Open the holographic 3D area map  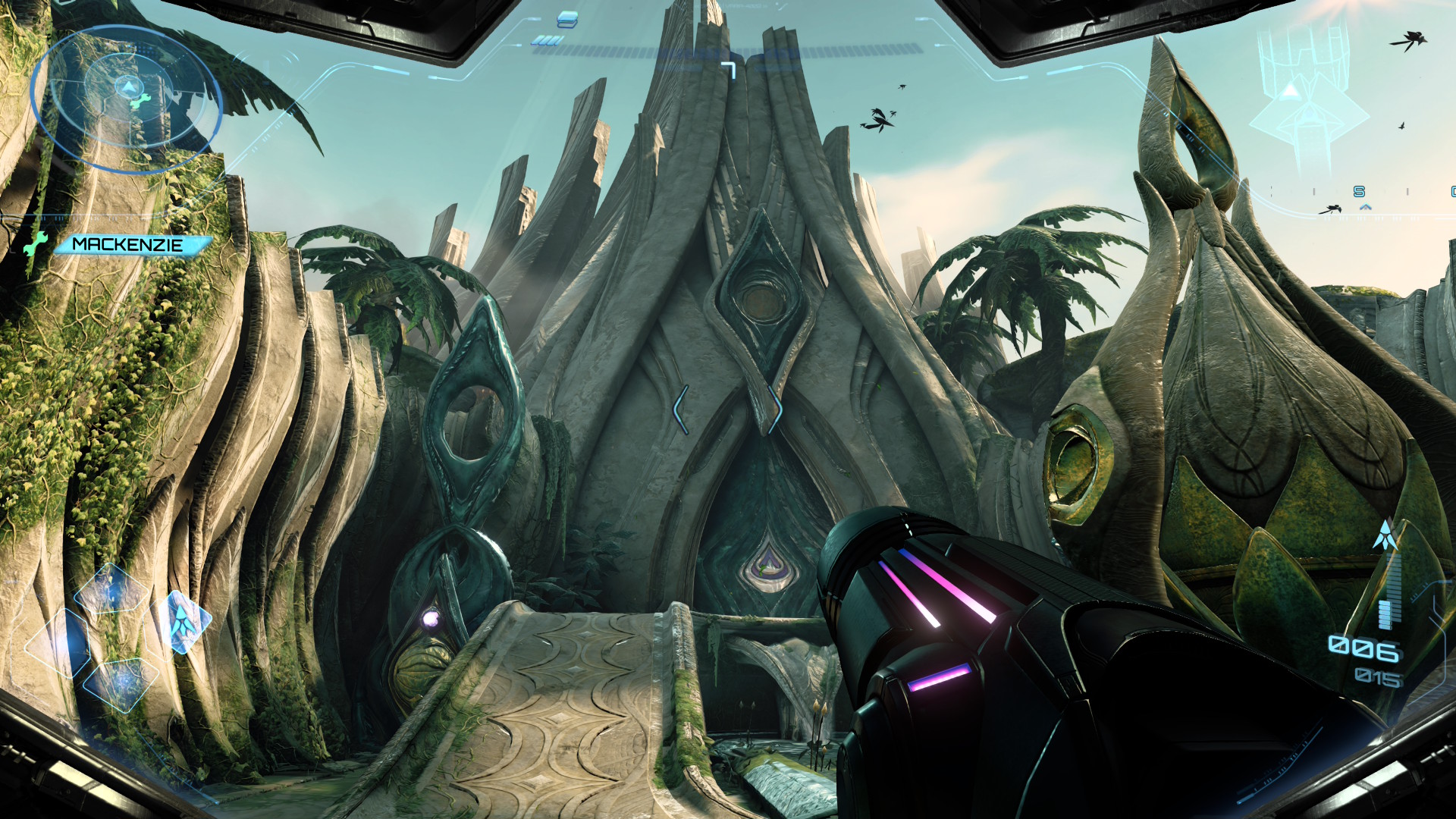(x=1306, y=99)
